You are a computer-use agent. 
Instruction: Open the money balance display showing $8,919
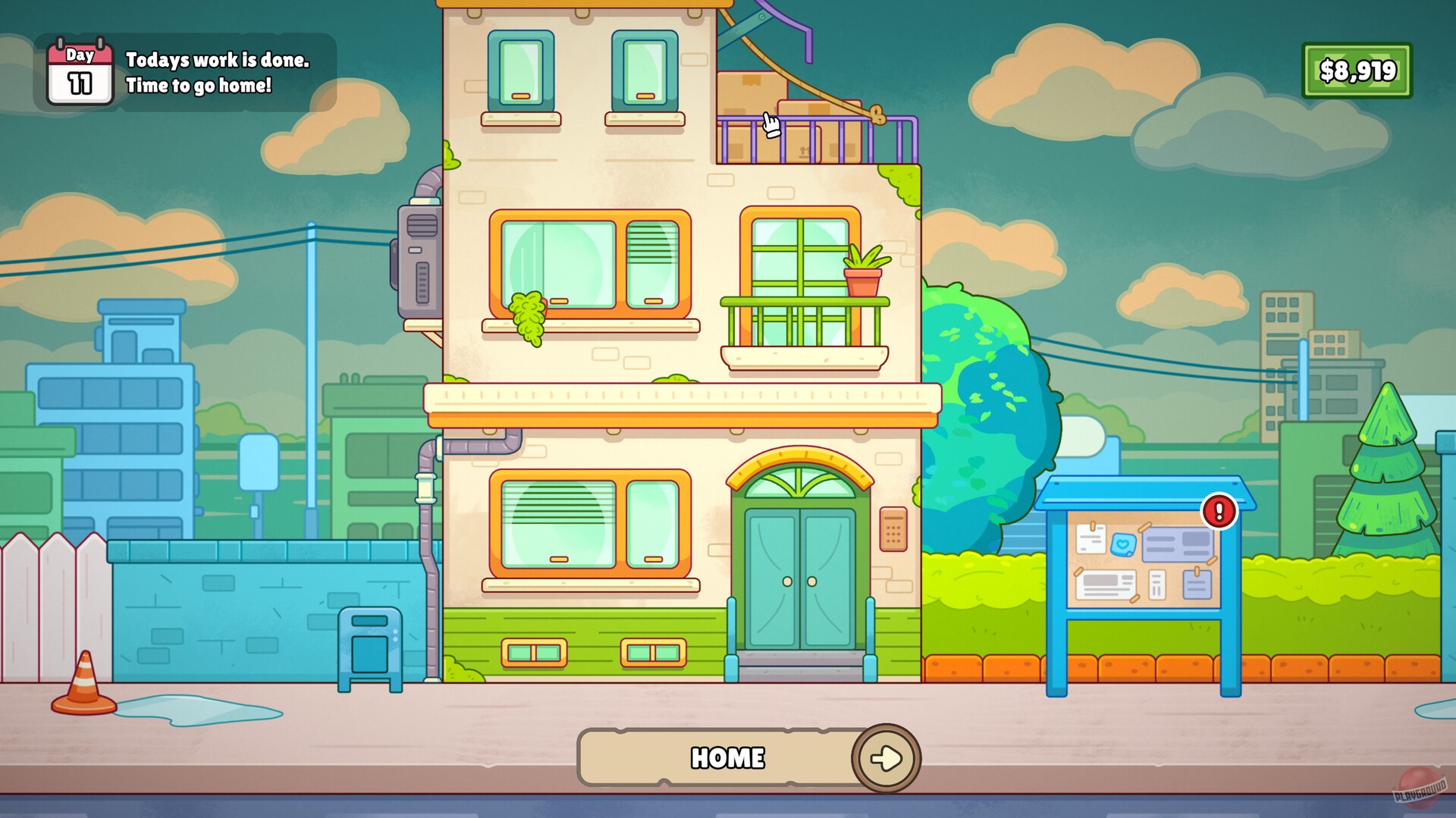click(x=1357, y=71)
